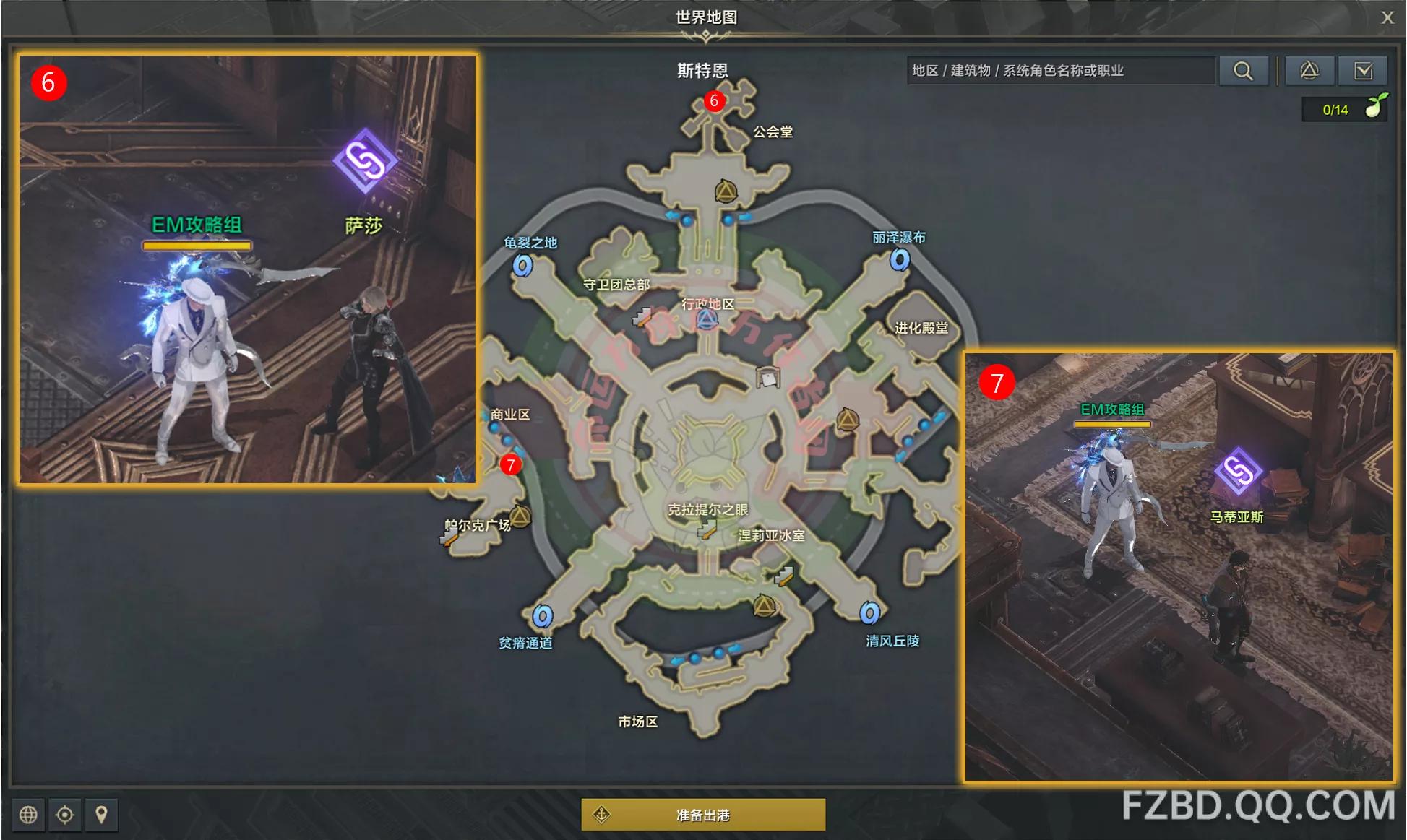Close the world map window
This screenshot has height=840, width=1407.
(x=1387, y=17)
